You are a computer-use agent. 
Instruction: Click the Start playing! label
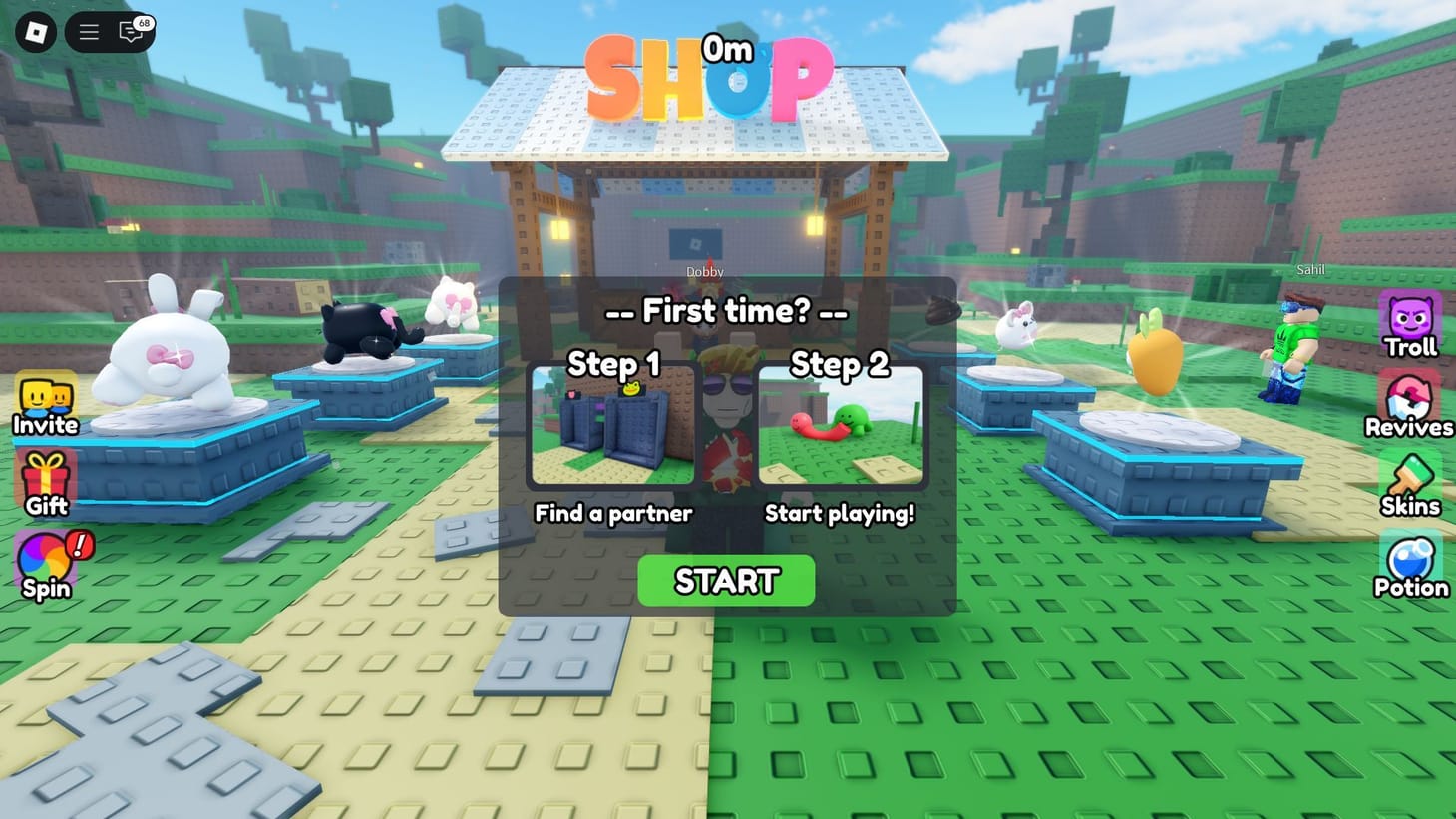[841, 513]
